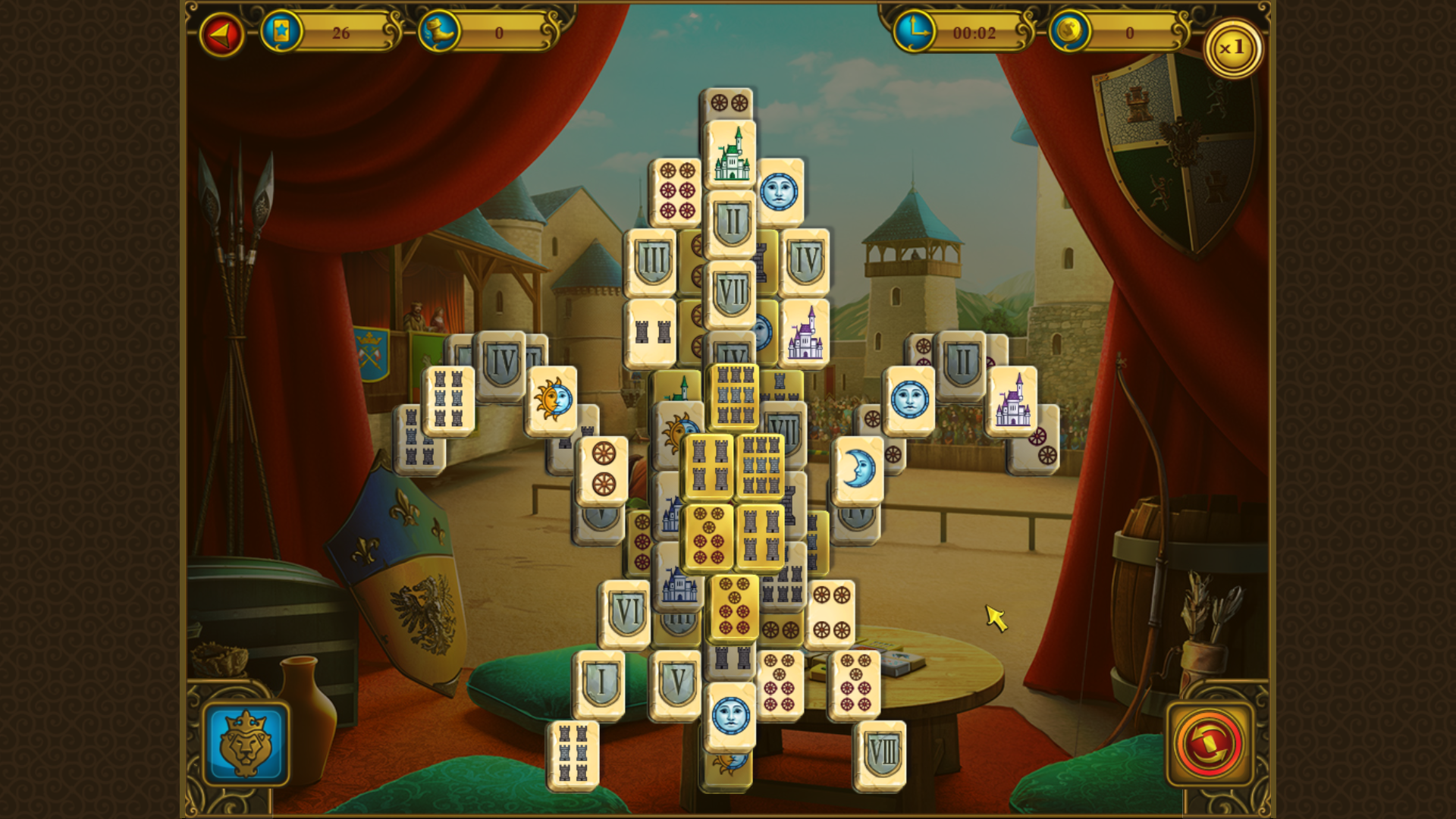Viewport: 1456px width, 819px height.
Task: Select the green castle tile near the top
Action: [x=732, y=150]
